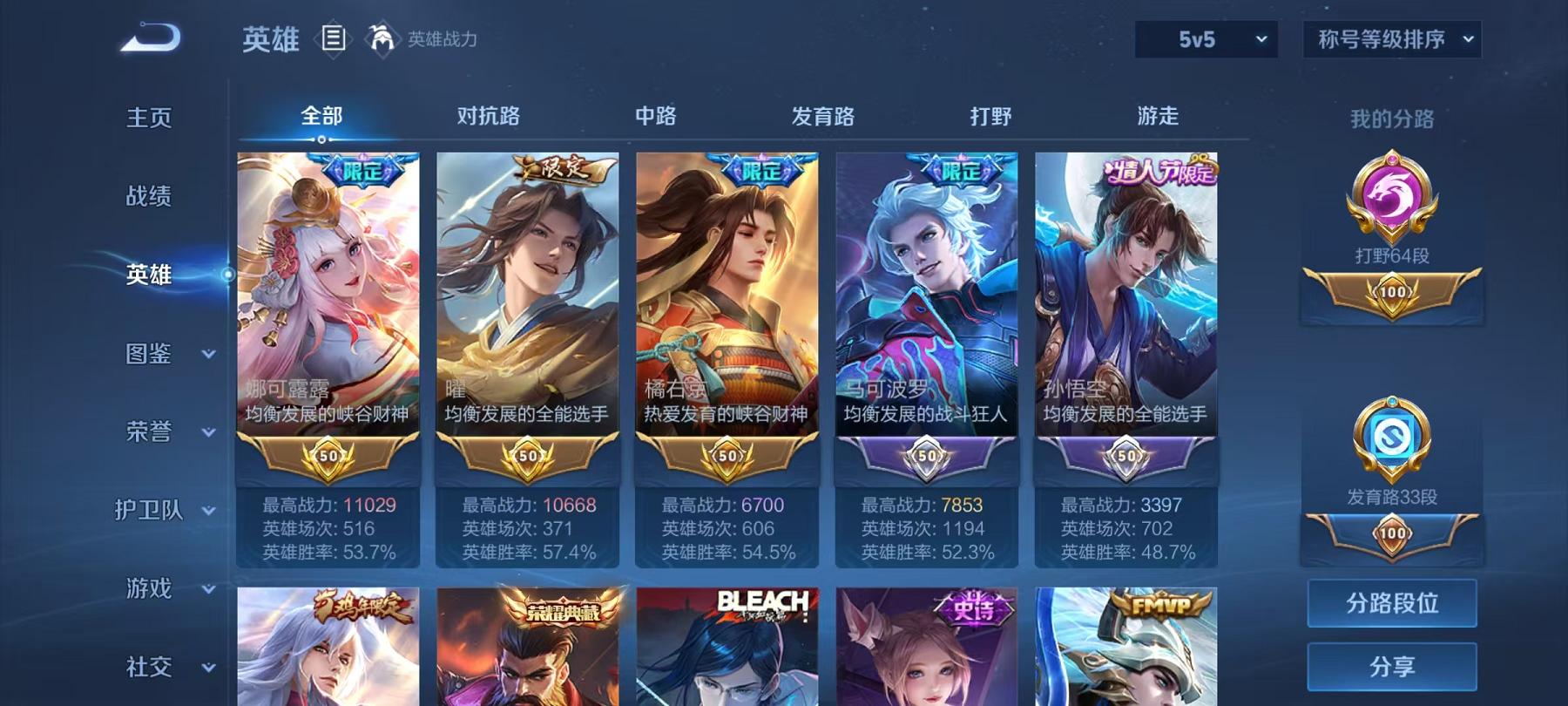The image size is (1568, 706).
Task: Select the 孙悟空 hero card
Action: pos(1125,305)
